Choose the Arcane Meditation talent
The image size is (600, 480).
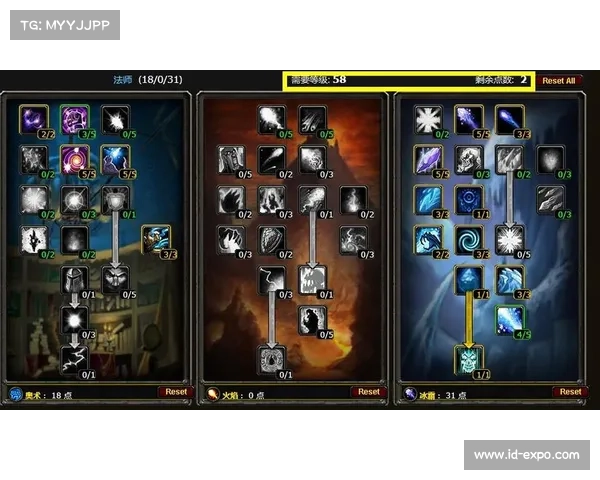pos(155,239)
